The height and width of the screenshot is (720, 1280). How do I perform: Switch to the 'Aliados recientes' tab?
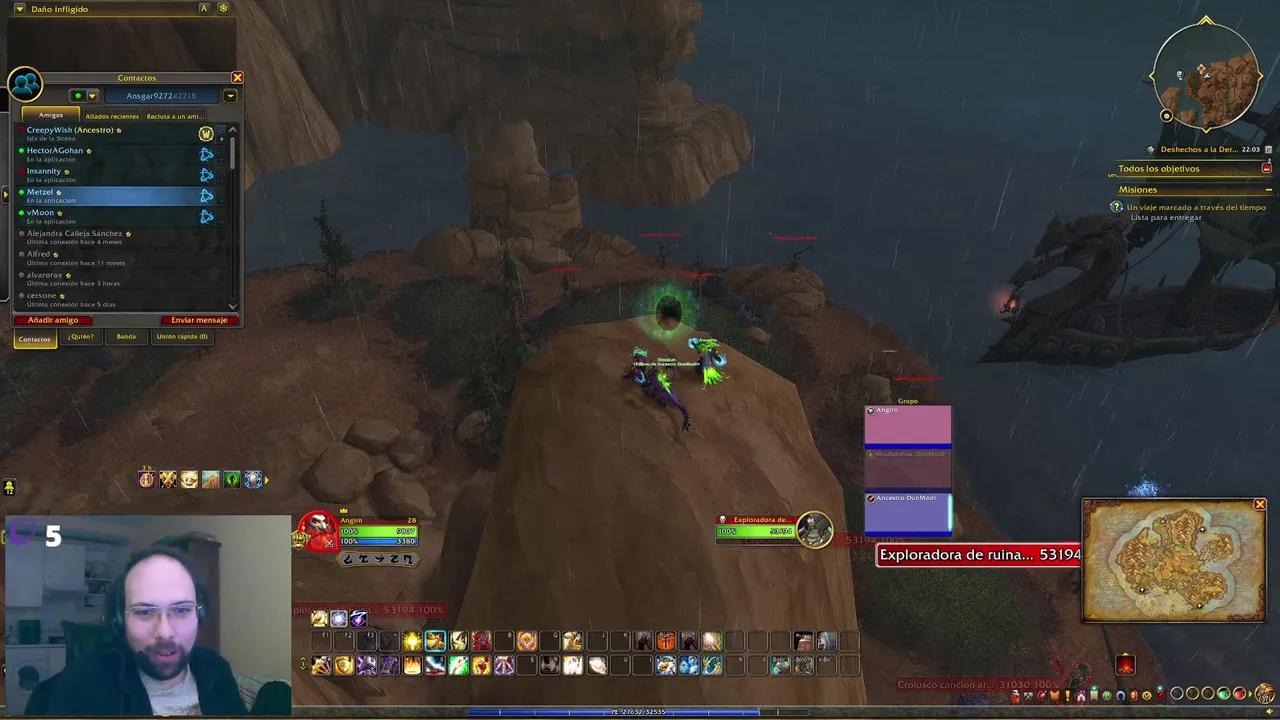[112, 116]
